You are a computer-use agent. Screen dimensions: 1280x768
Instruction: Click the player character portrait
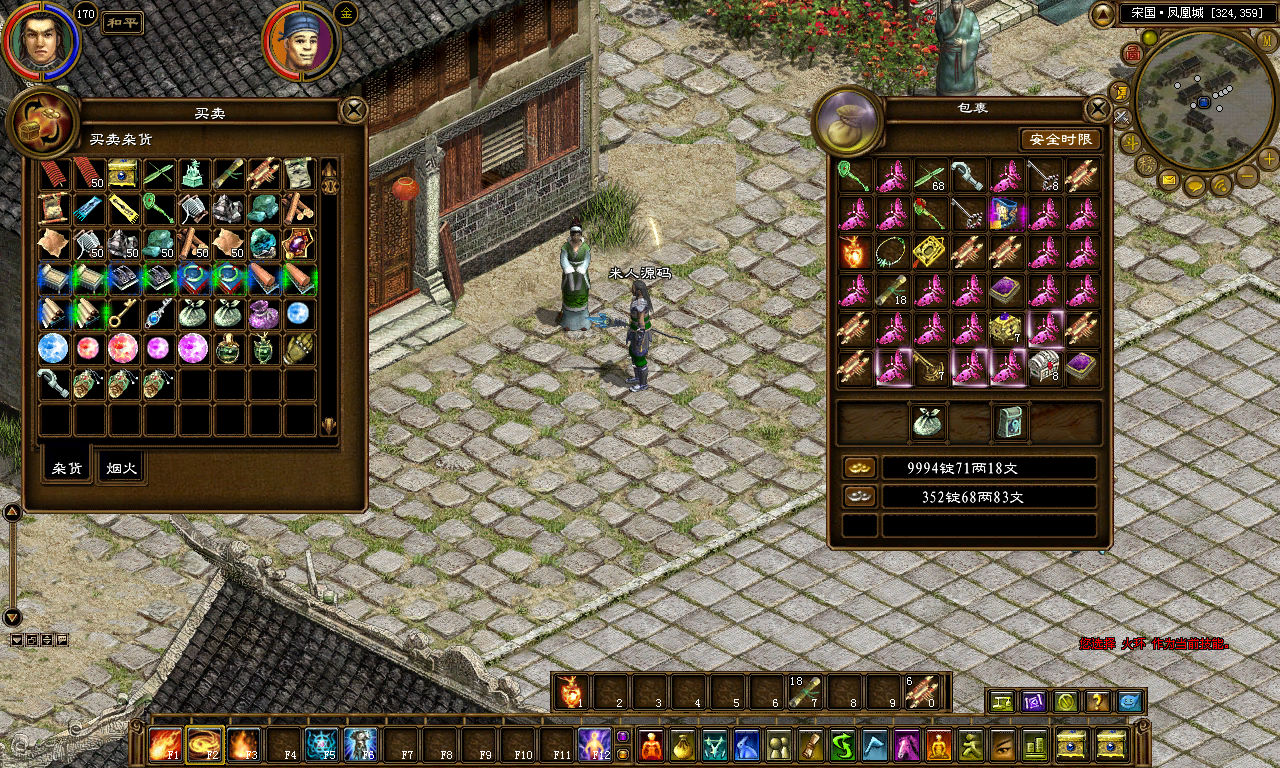point(40,40)
